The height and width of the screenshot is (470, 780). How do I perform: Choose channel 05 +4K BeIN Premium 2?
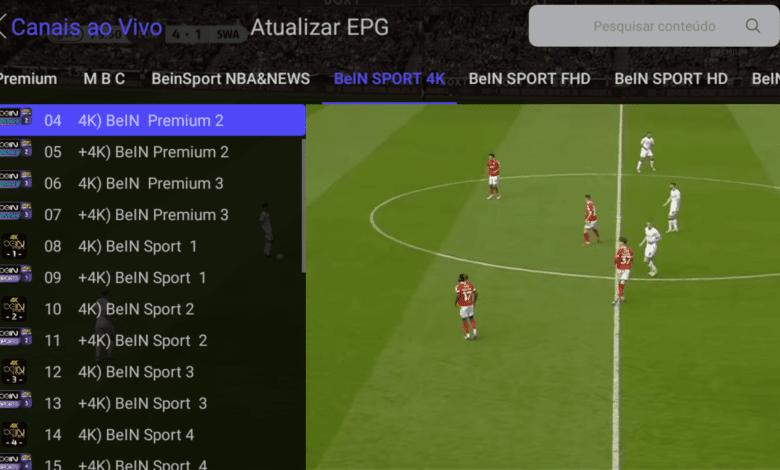tap(152, 152)
